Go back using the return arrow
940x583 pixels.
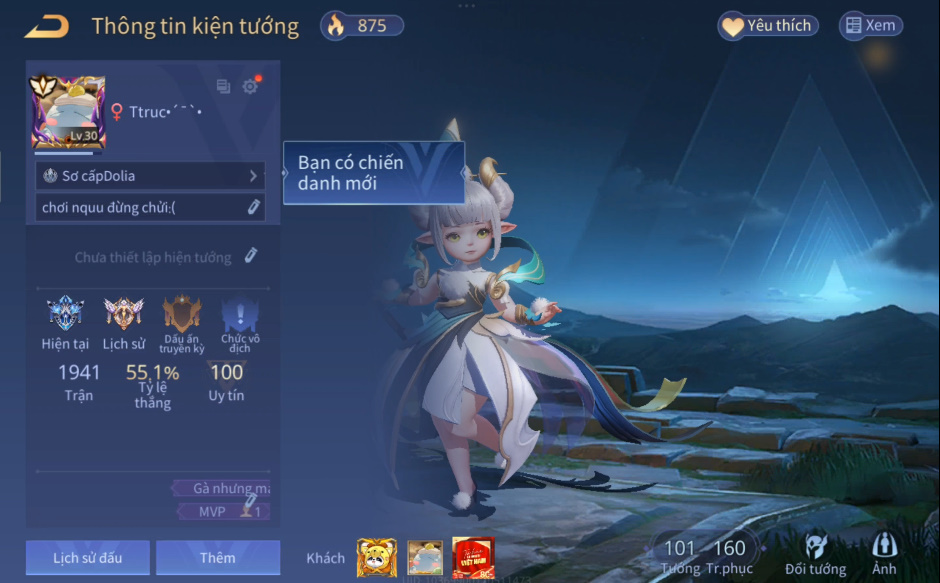coord(47,27)
